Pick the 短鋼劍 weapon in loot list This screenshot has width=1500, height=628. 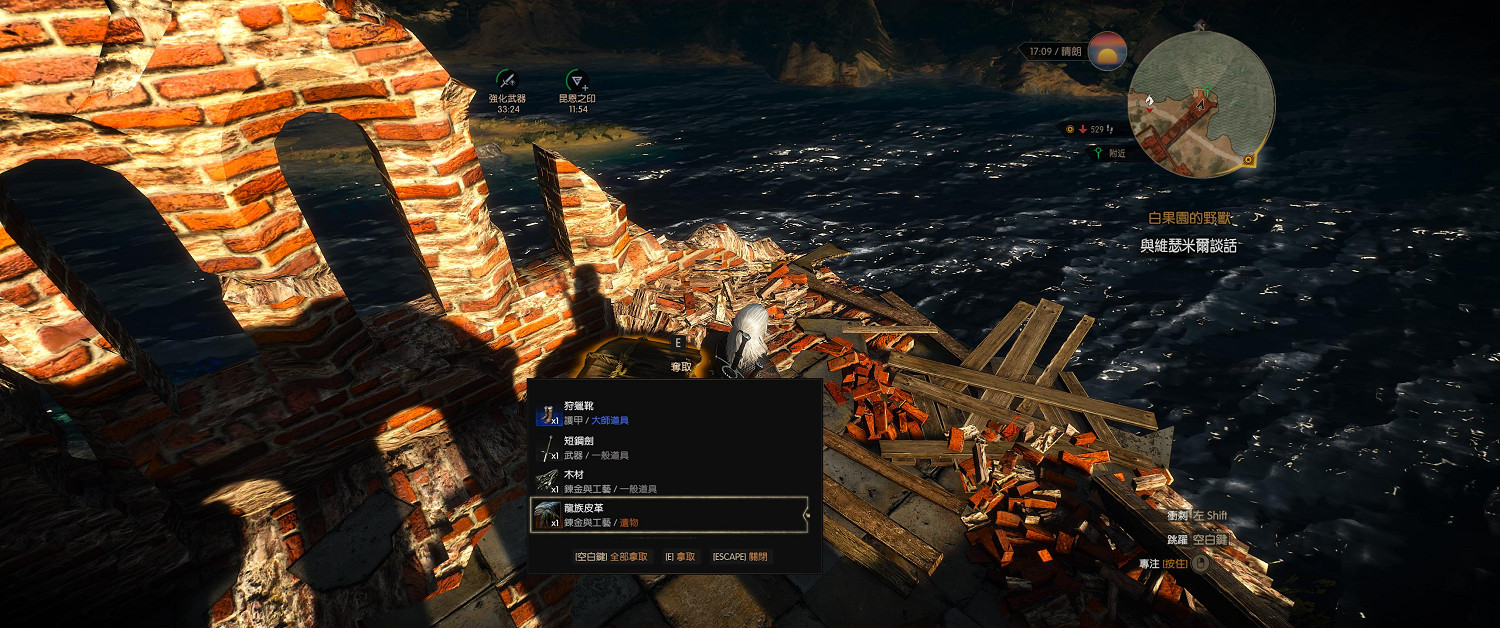pos(668,447)
